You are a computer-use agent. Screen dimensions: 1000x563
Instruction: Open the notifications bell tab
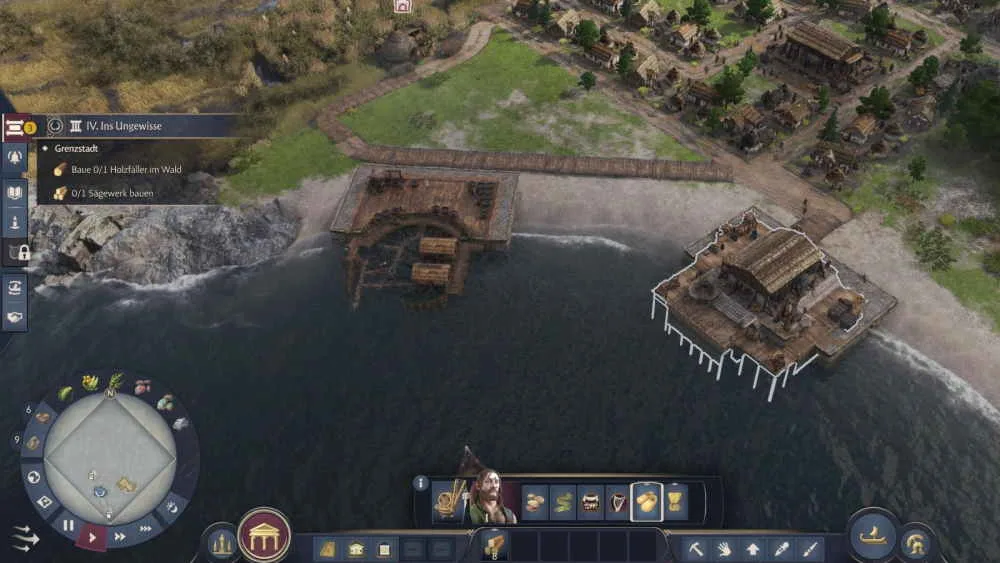pos(15,157)
